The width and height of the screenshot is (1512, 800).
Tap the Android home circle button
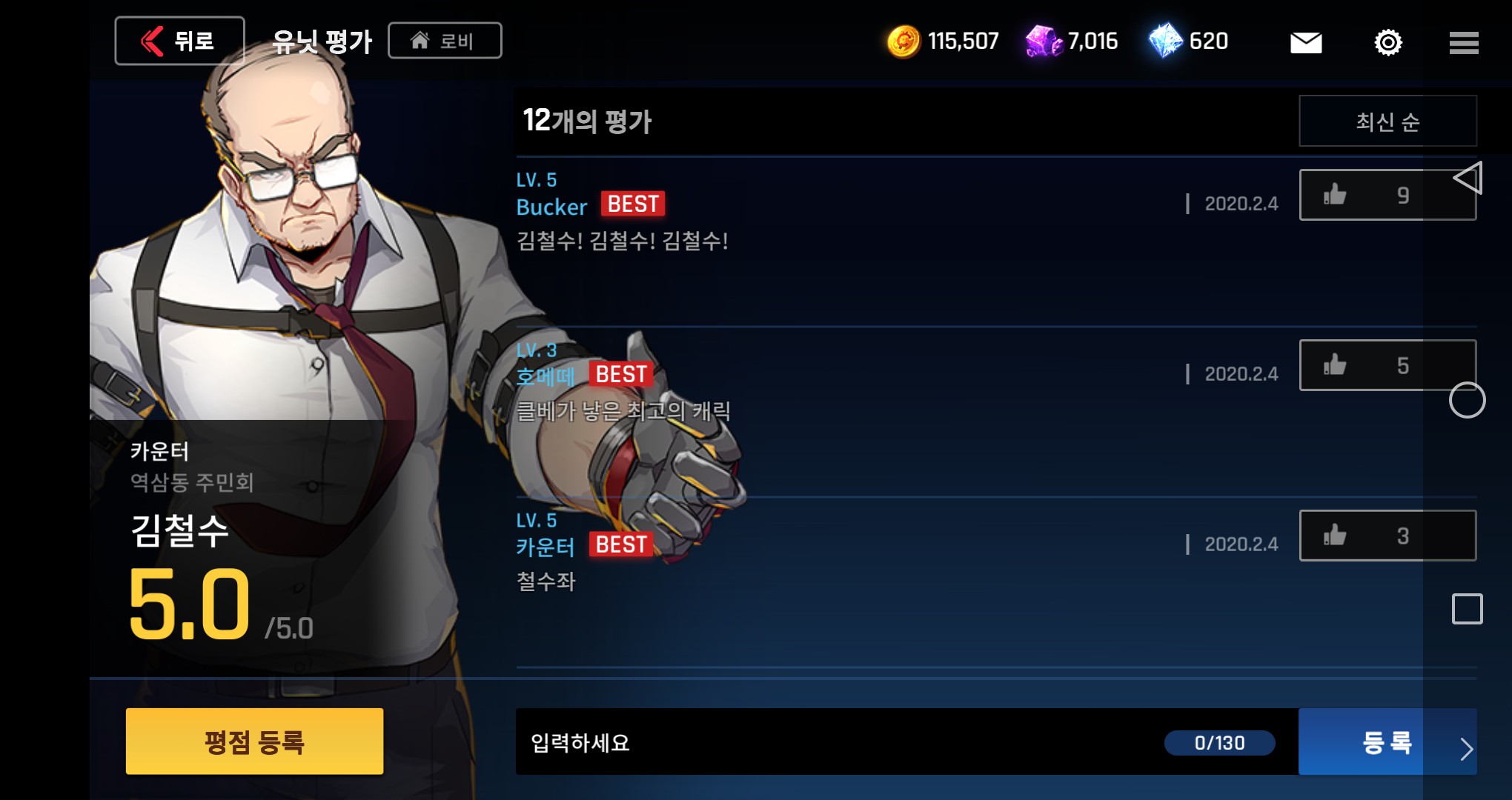coord(1468,400)
